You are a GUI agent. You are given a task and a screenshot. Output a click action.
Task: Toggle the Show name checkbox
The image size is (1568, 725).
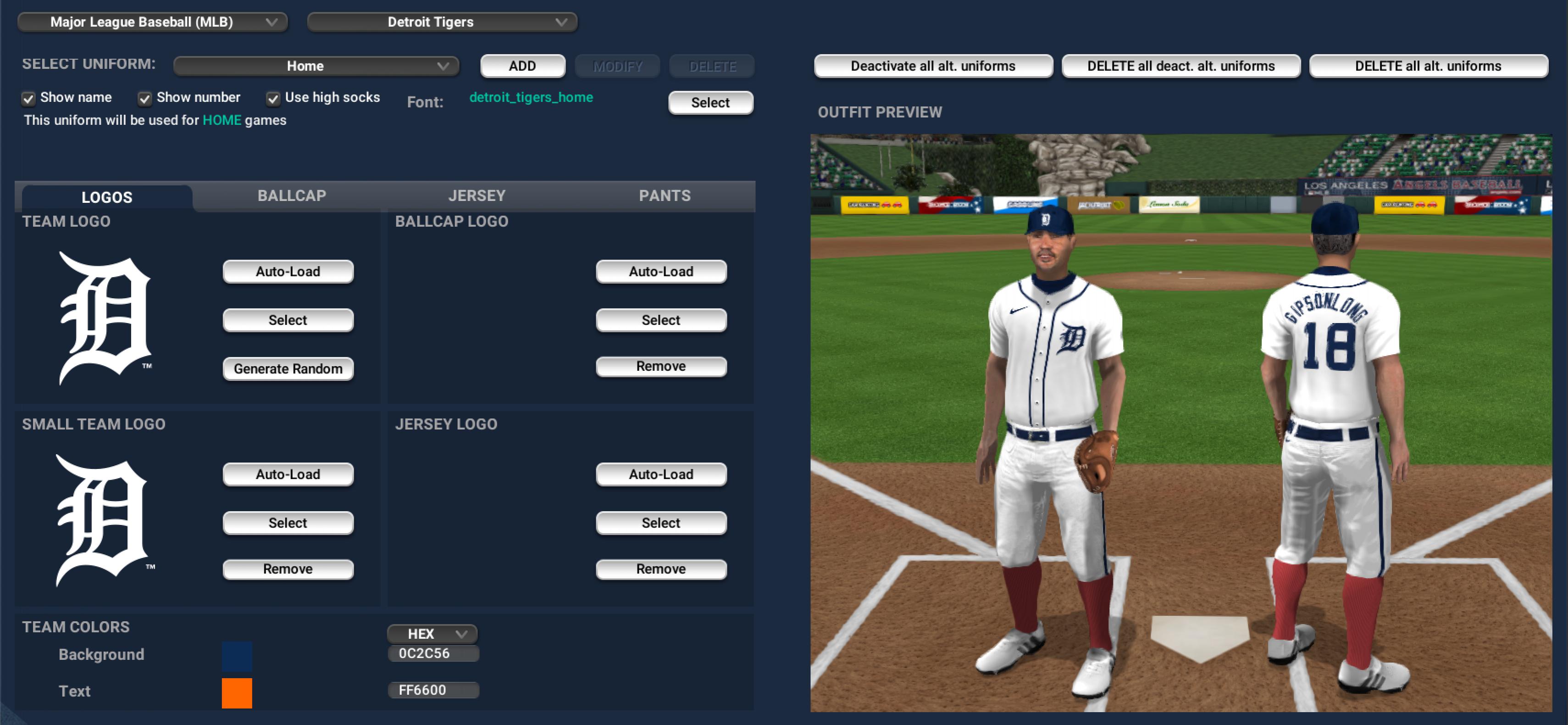pyautogui.click(x=28, y=98)
